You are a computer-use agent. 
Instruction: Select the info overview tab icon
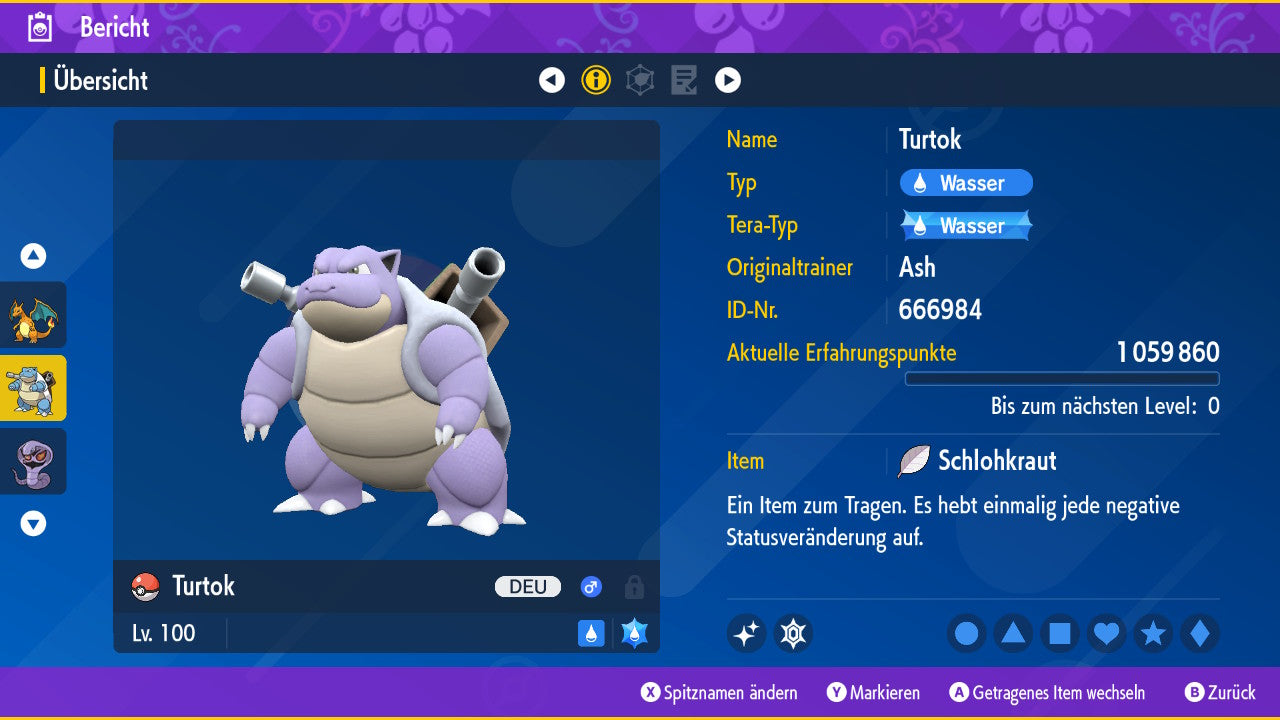596,80
